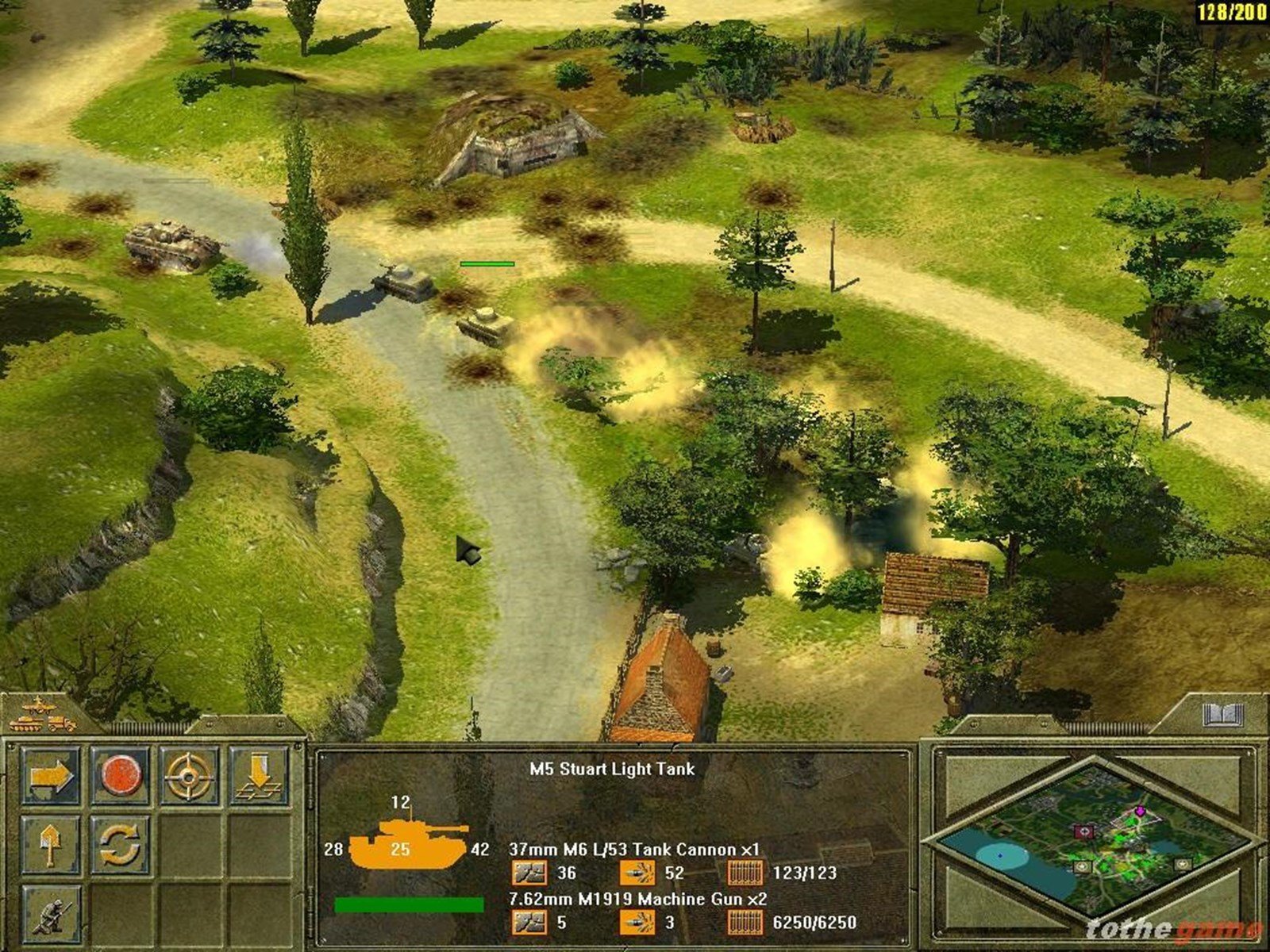Select the aircraft icon in the top-left panel
1270x952 pixels.
tap(38, 705)
